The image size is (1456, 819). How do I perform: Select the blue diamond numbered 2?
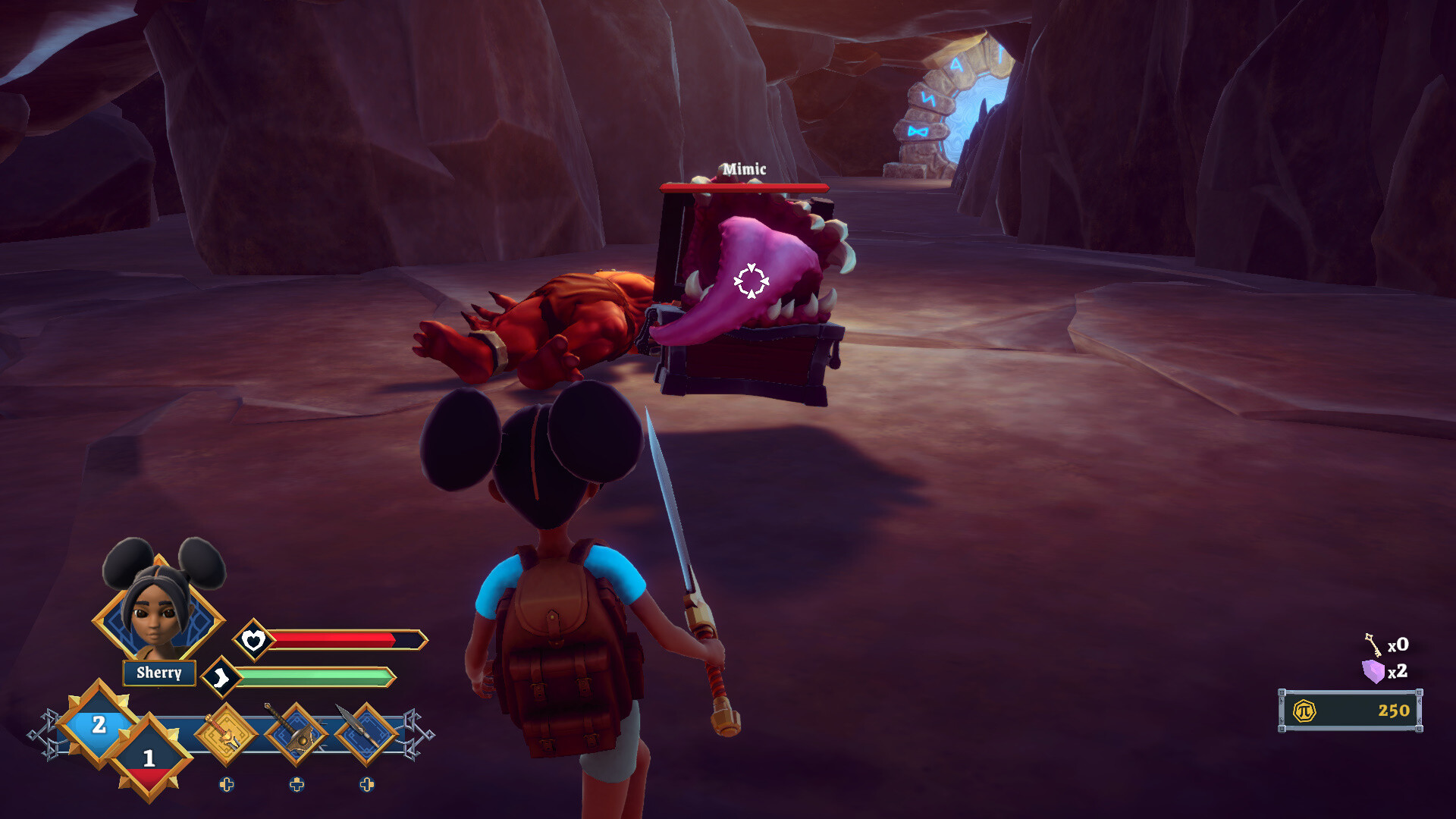point(99,724)
